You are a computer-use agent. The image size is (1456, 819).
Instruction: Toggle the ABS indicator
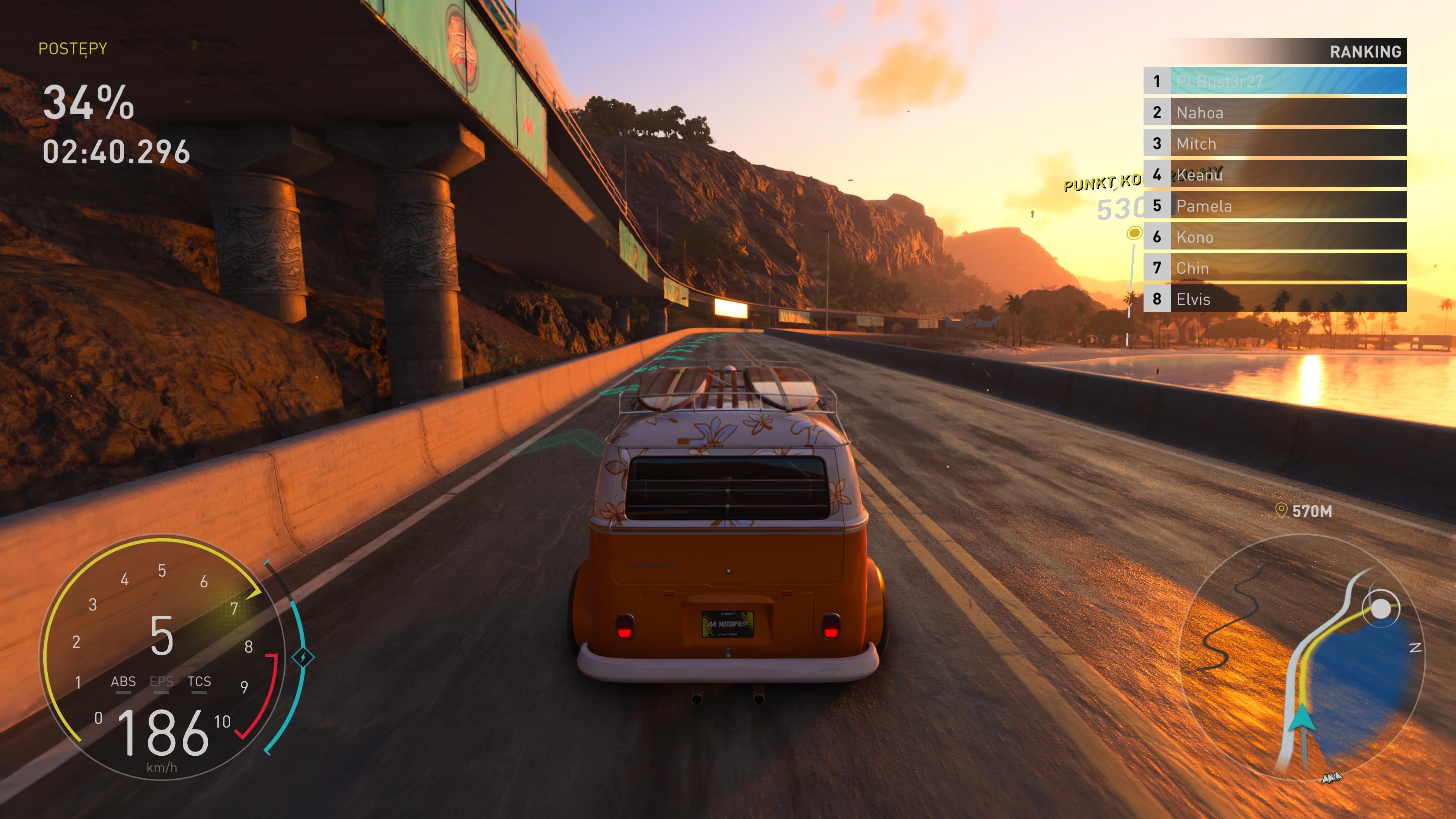(123, 682)
